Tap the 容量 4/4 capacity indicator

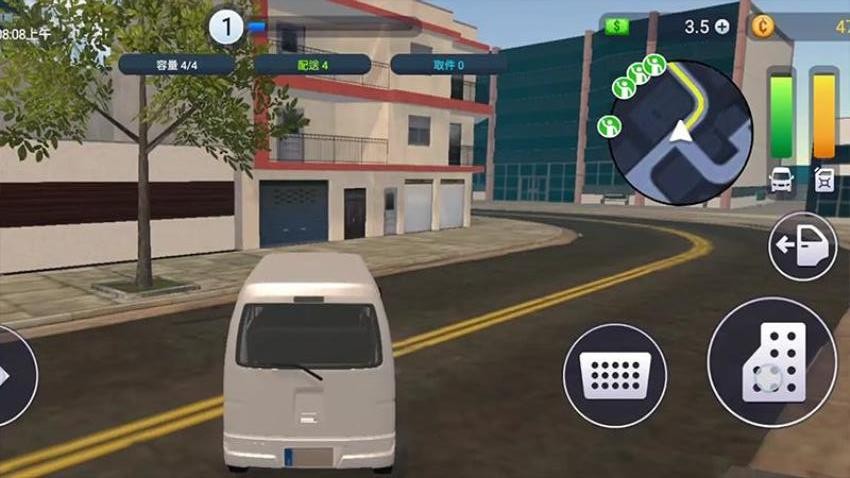176,64
